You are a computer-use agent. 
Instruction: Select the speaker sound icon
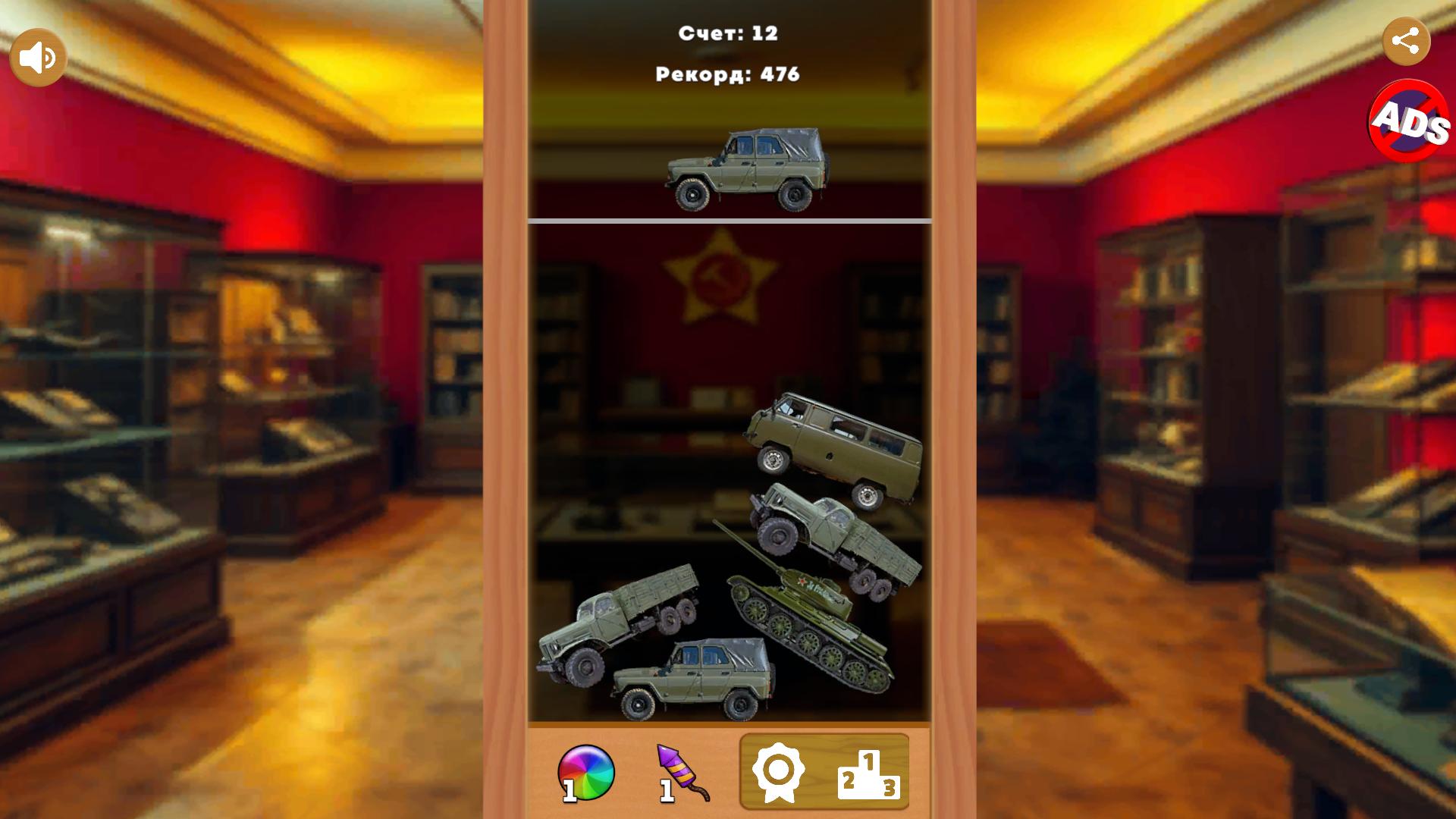[x=39, y=55]
